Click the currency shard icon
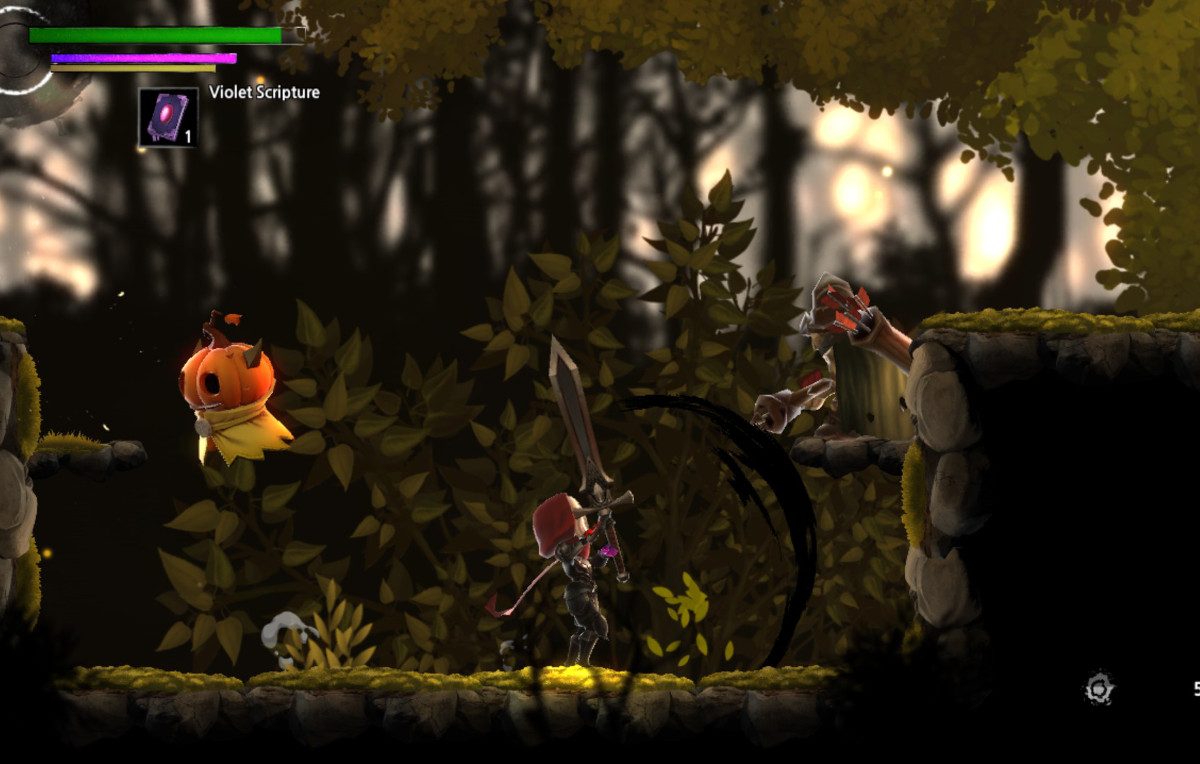The width and height of the screenshot is (1200, 764). pos(1099,688)
